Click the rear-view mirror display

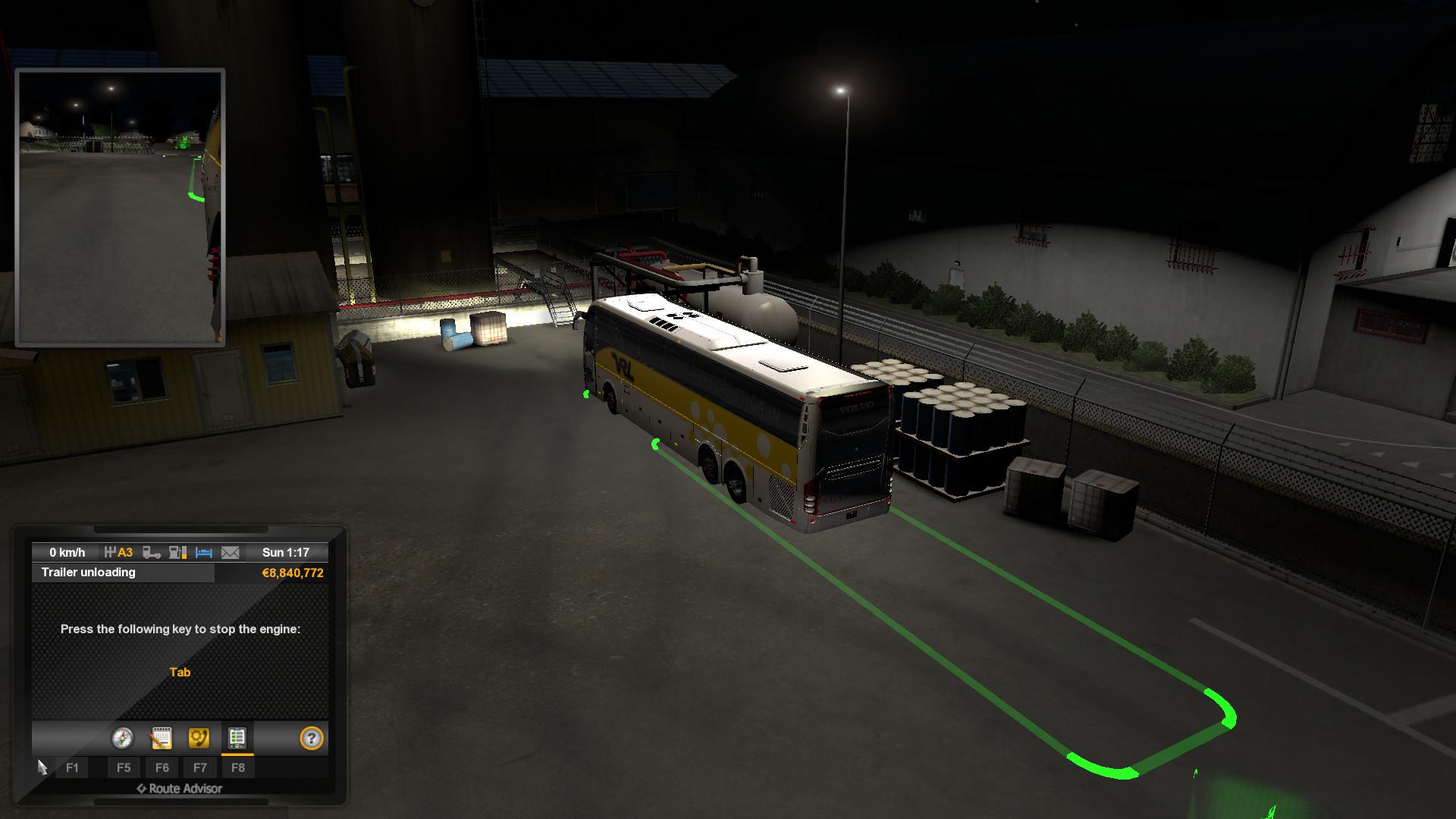point(120,207)
